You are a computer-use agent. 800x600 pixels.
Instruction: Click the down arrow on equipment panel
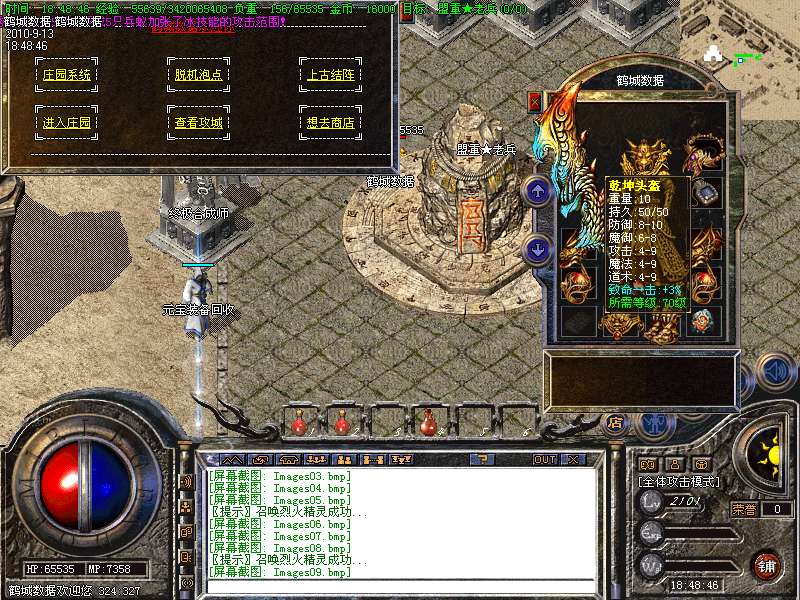(538, 249)
